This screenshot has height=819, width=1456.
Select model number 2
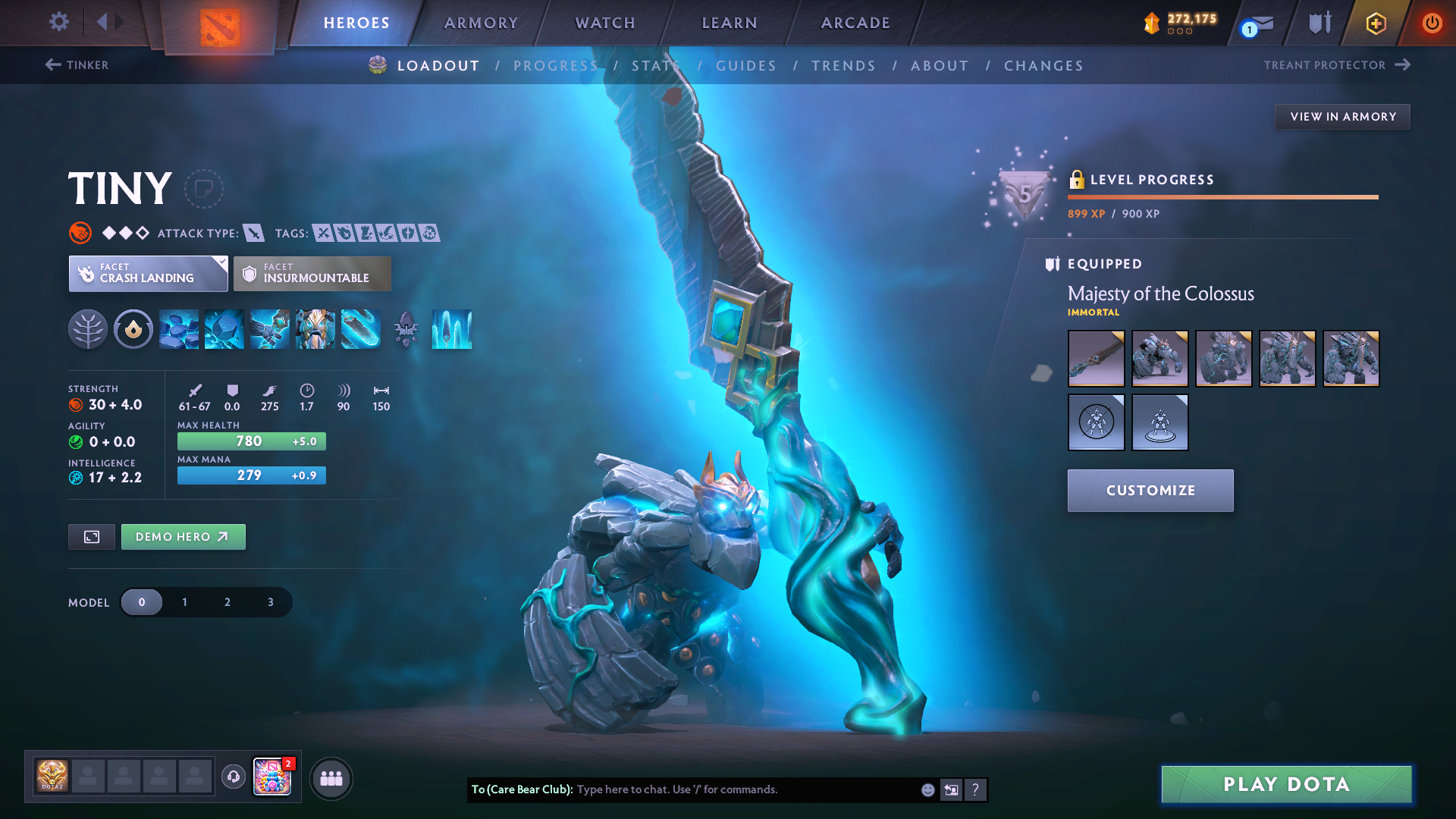(227, 602)
